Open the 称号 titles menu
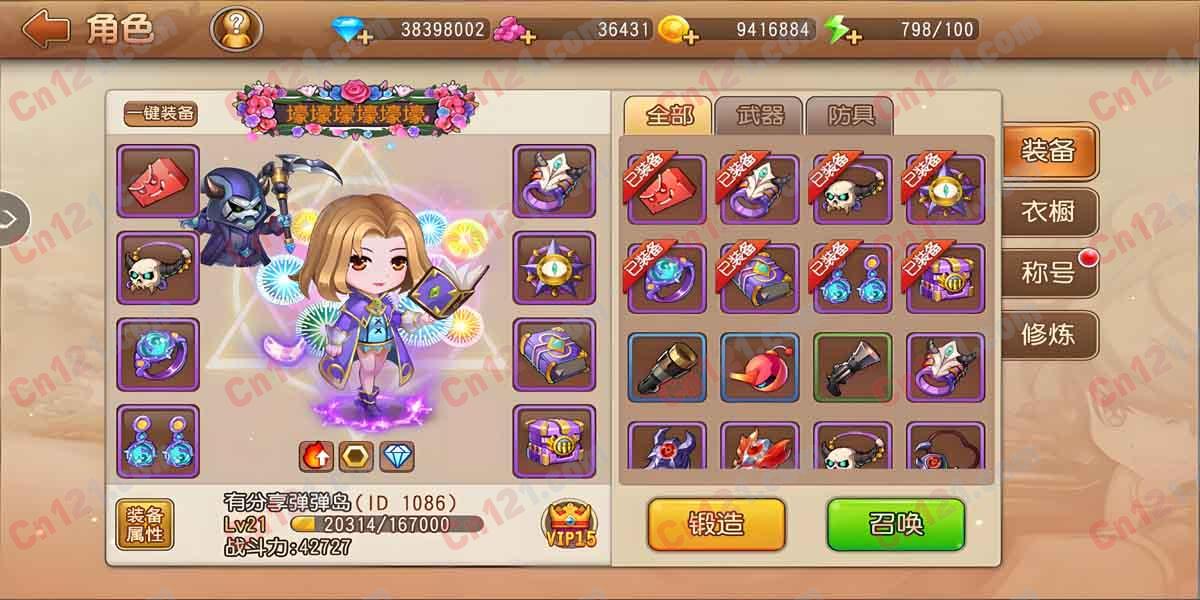The width and height of the screenshot is (1200, 600). point(1049,273)
